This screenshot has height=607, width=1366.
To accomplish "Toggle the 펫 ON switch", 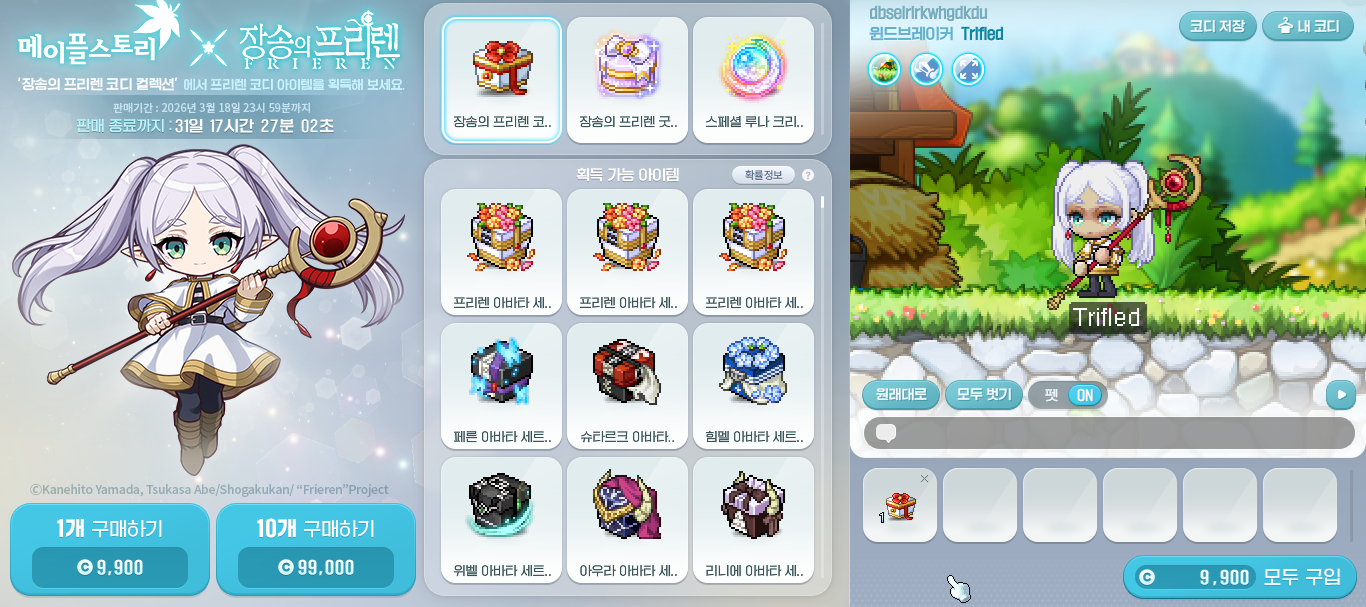I will [x=1084, y=395].
